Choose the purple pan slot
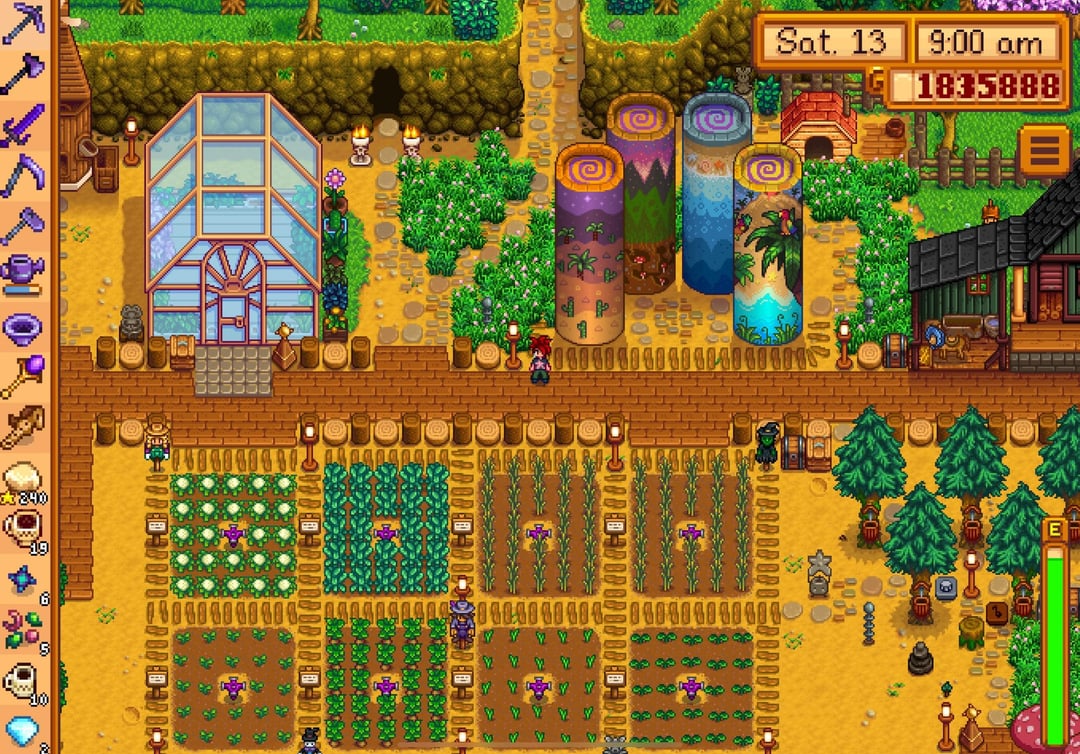 point(22,326)
